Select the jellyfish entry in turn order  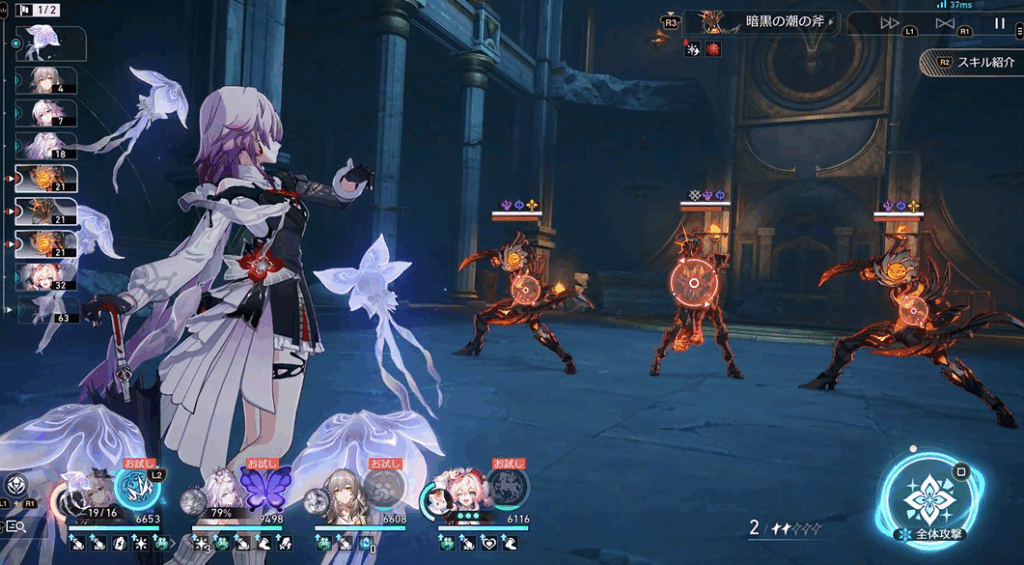click(x=48, y=43)
